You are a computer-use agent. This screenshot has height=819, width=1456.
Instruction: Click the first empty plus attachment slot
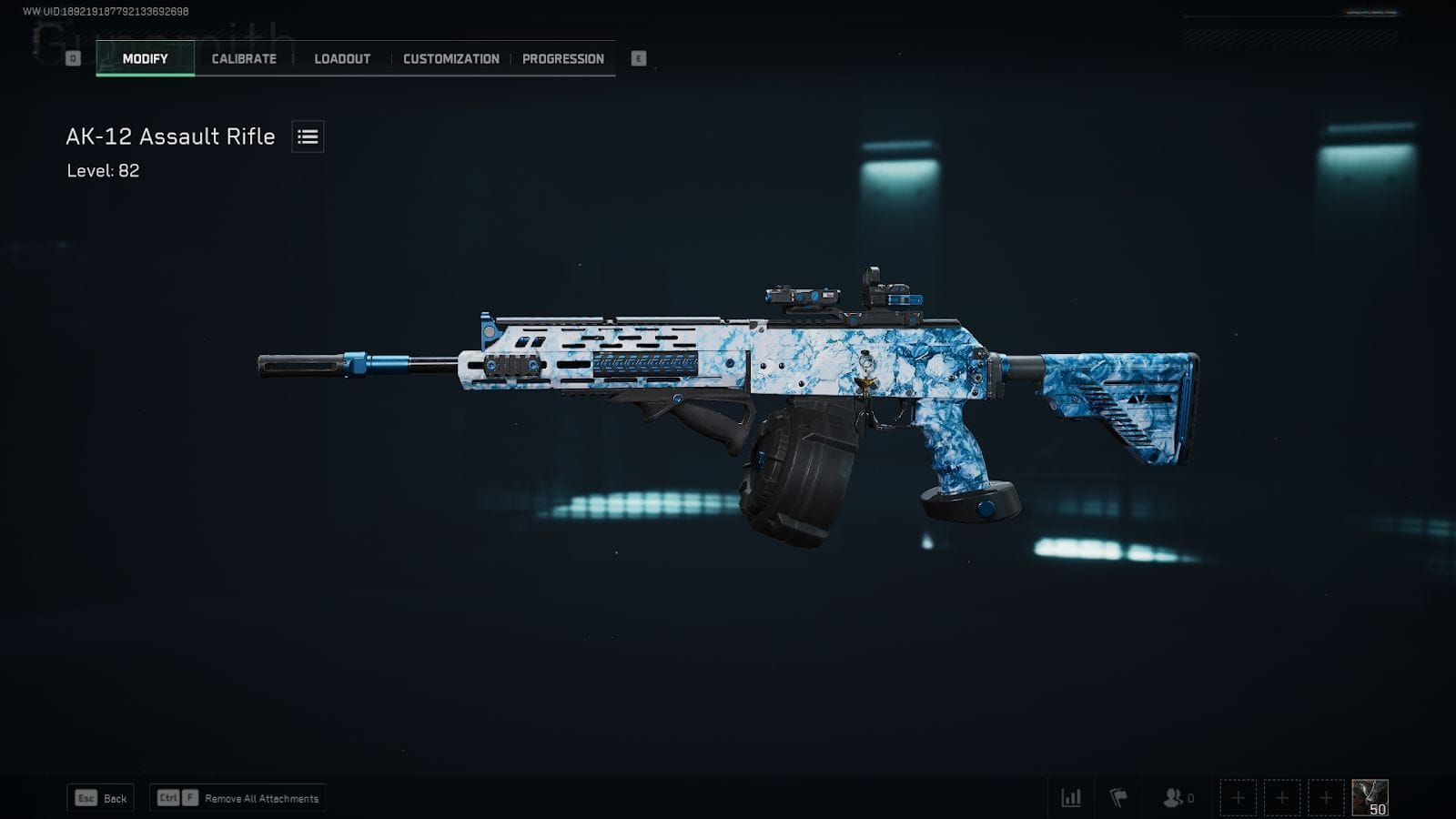point(1239,796)
